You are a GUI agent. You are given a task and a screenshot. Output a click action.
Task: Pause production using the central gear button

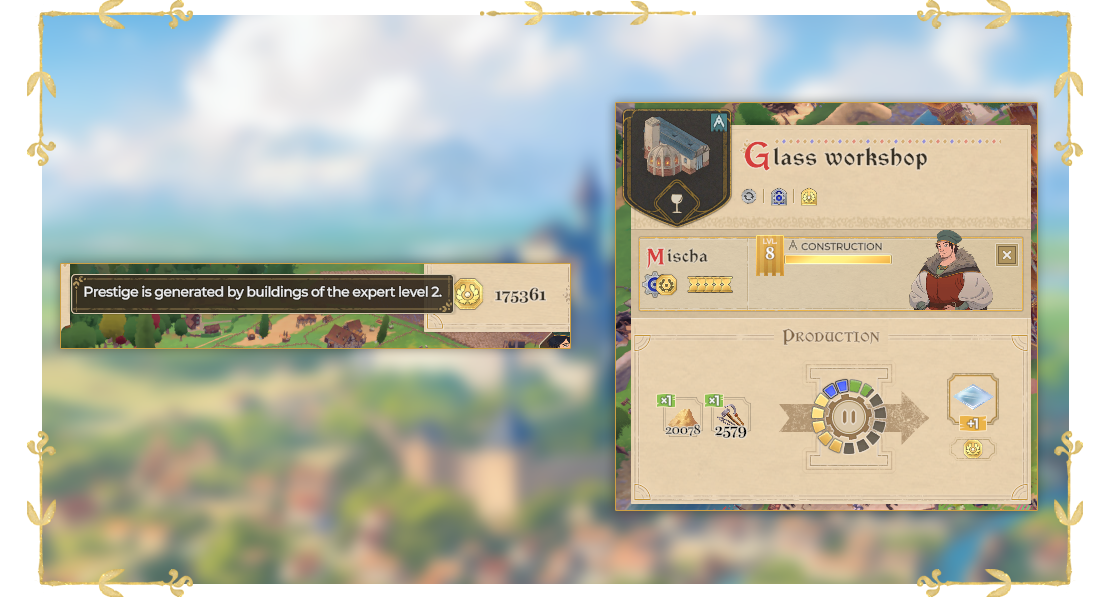click(x=849, y=417)
